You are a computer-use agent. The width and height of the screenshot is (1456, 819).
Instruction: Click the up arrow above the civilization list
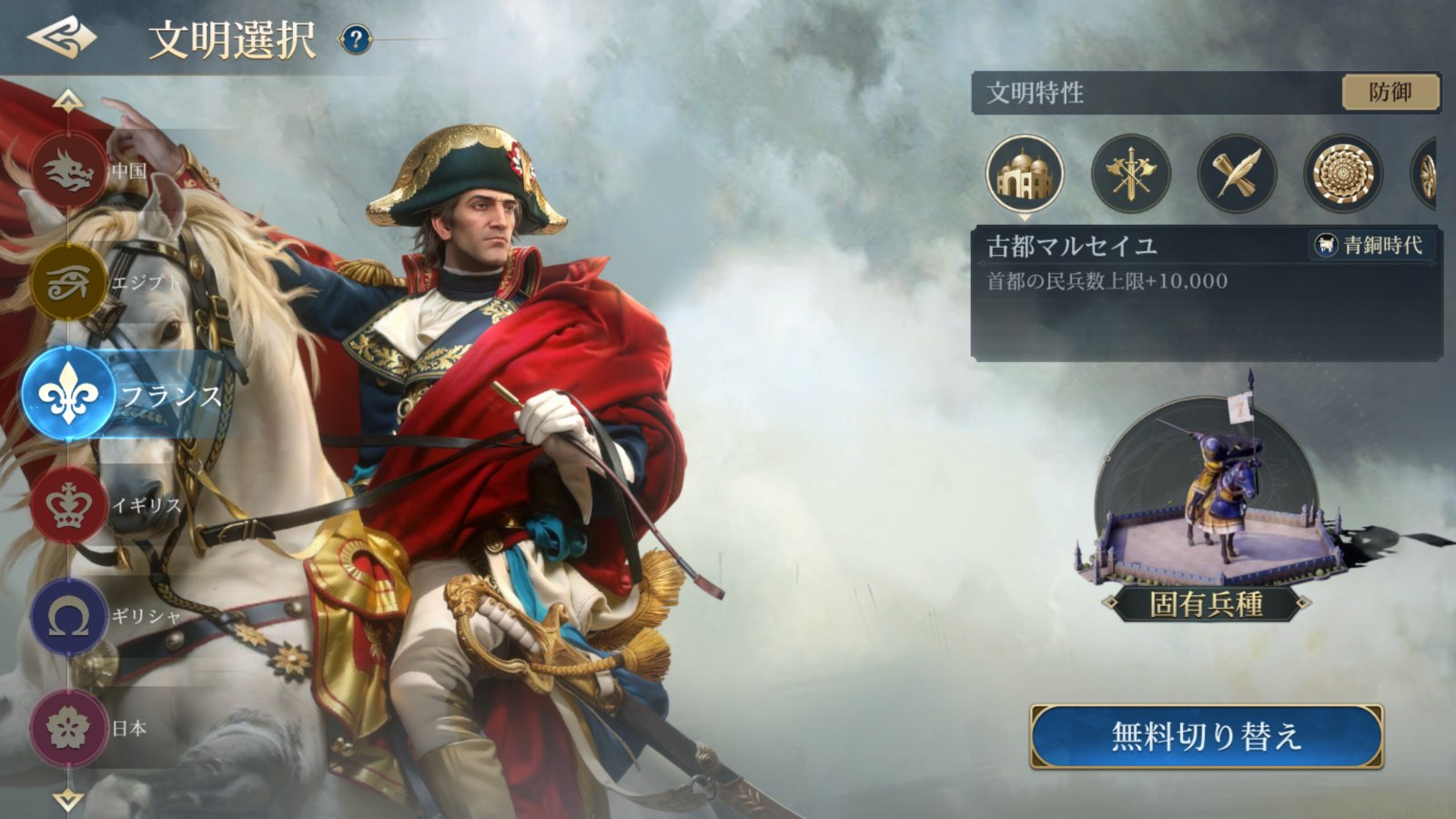tap(68, 100)
